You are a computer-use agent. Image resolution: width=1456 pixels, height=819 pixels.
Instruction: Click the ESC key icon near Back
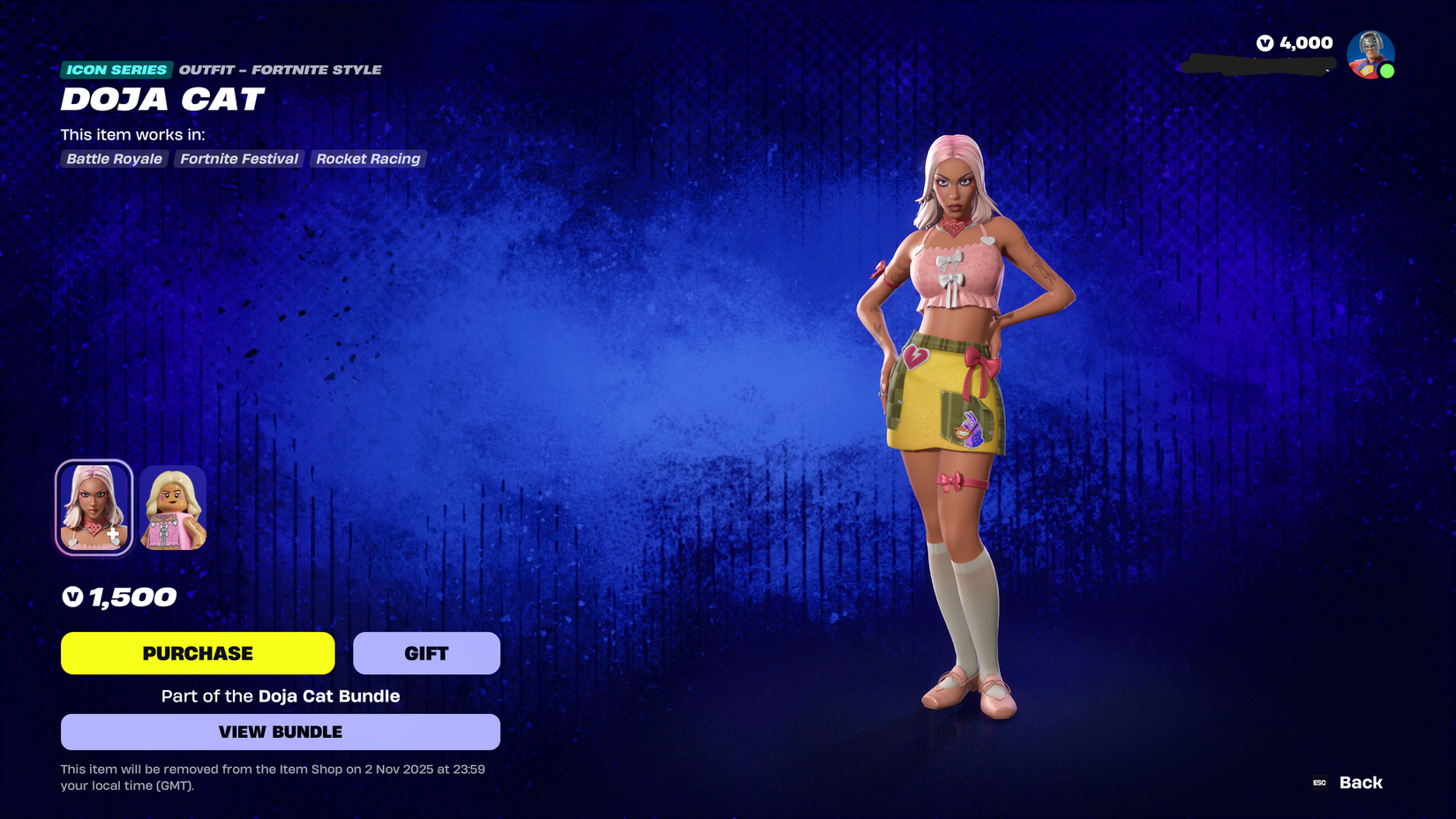(1319, 783)
